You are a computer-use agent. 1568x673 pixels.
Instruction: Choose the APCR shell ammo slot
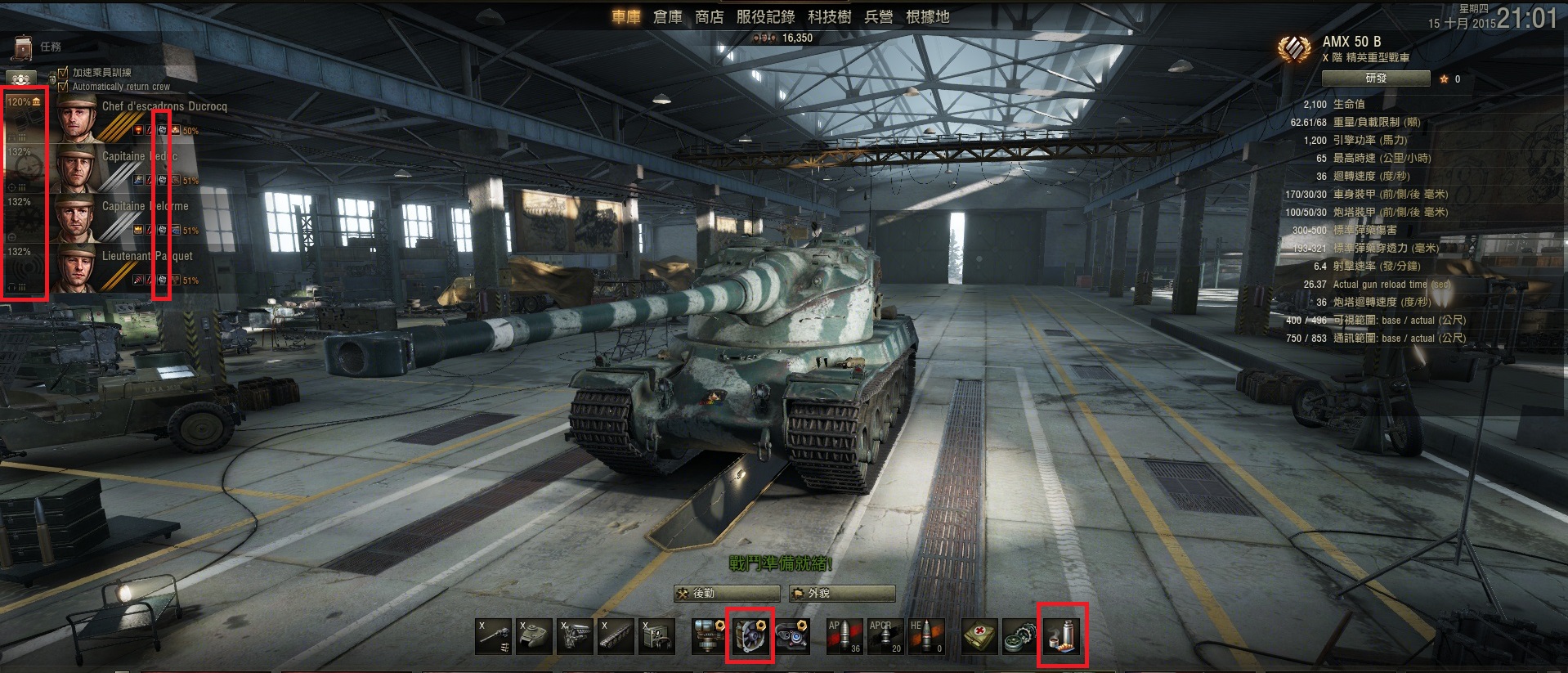[x=885, y=636]
